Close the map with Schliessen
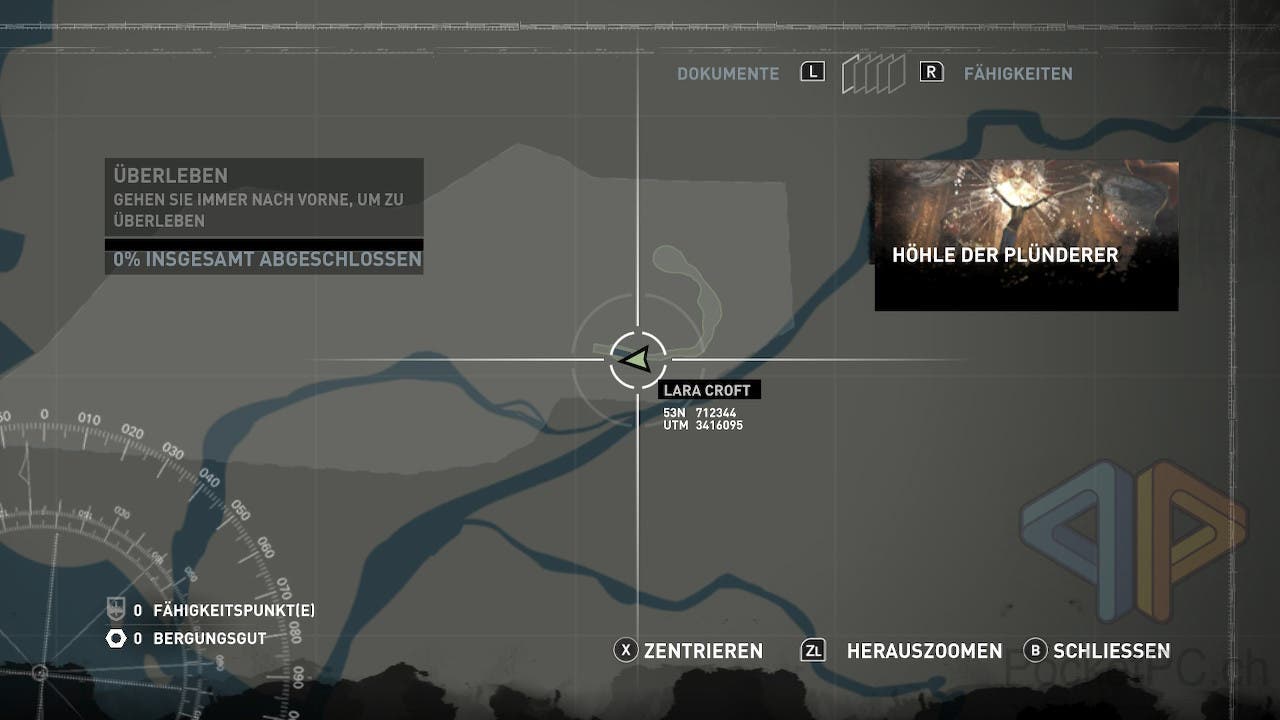Image resolution: width=1280 pixels, height=720 pixels. 1110,651
